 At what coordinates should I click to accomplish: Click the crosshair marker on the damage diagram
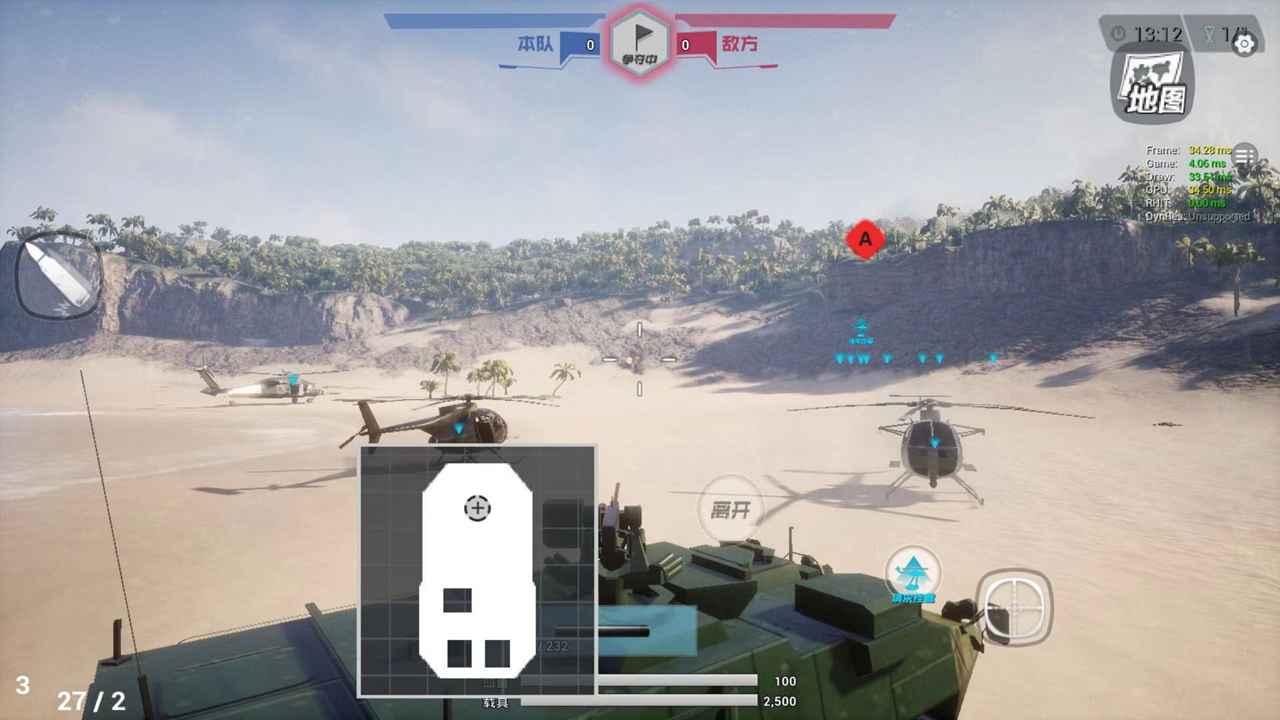click(477, 508)
